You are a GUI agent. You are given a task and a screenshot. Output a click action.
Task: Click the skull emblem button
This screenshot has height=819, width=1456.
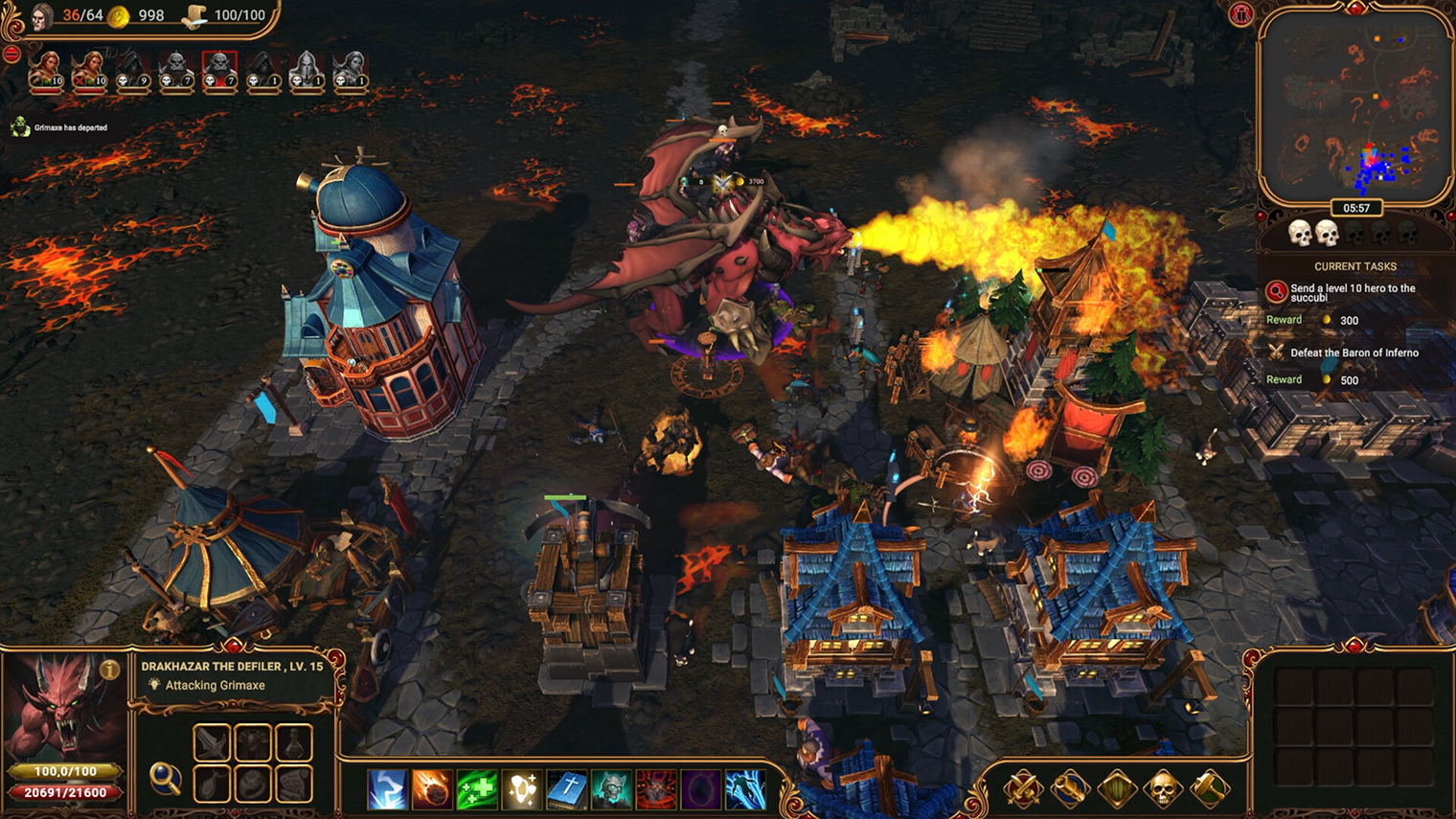click(x=1162, y=789)
